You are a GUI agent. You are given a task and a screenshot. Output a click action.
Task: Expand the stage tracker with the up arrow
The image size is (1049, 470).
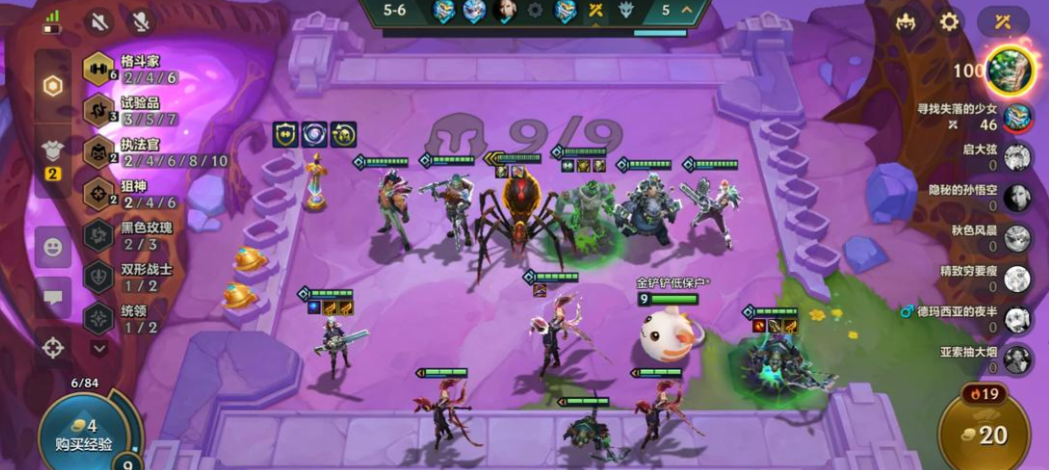(687, 11)
